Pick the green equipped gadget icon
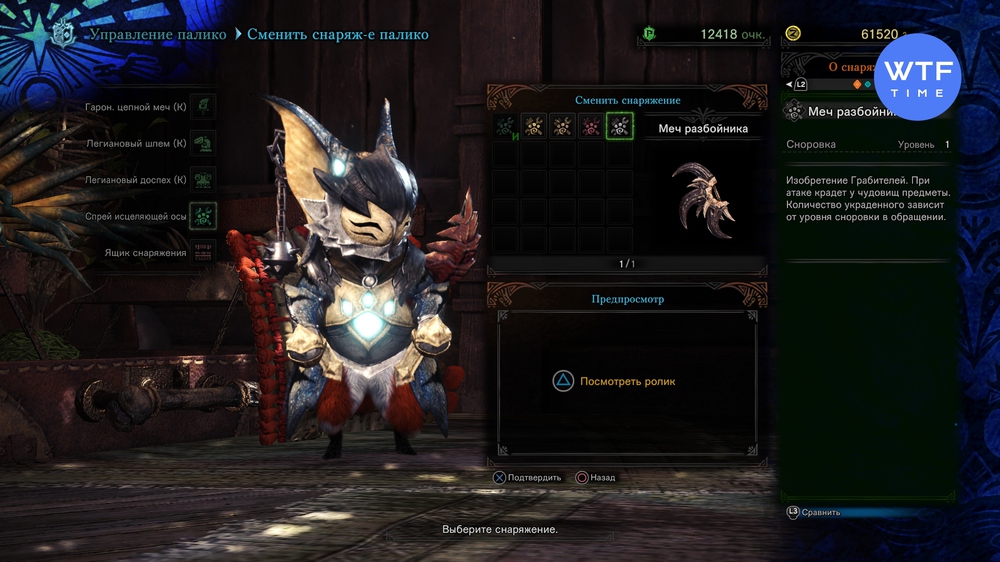 point(506,127)
